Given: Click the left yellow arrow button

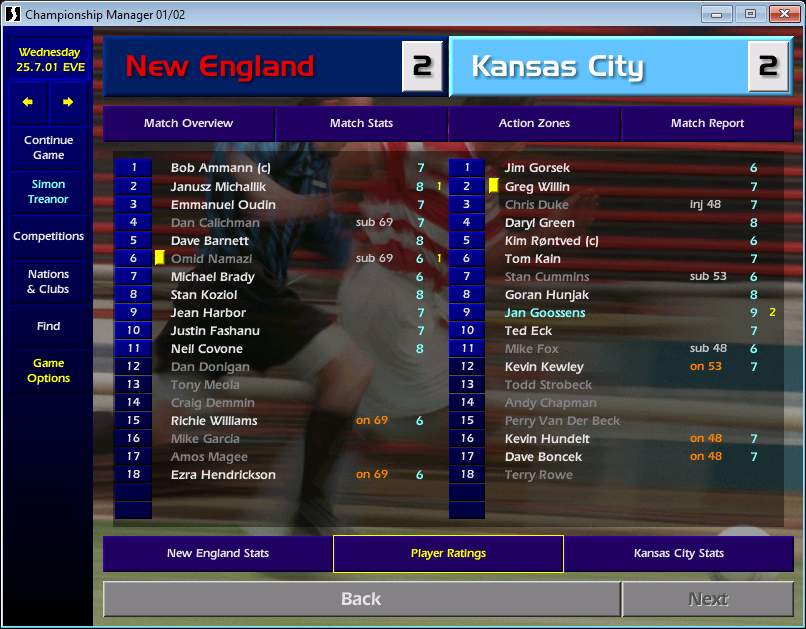Looking at the screenshot, I should [28, 102].
